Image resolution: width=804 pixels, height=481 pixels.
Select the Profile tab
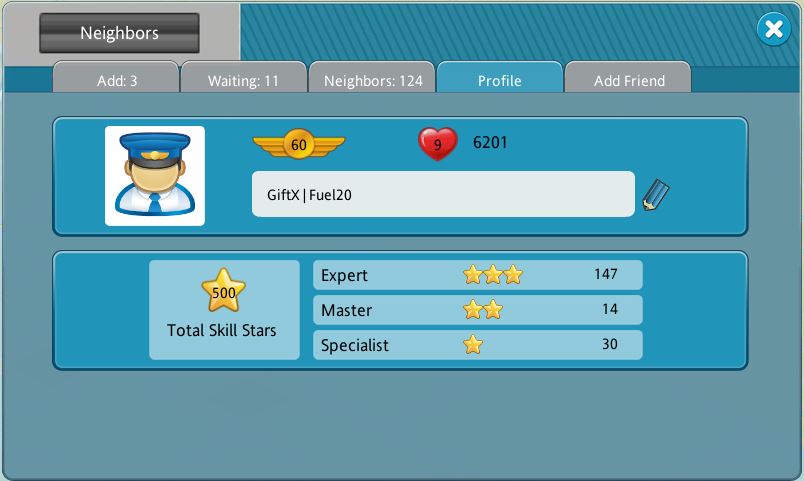[499, 81]
